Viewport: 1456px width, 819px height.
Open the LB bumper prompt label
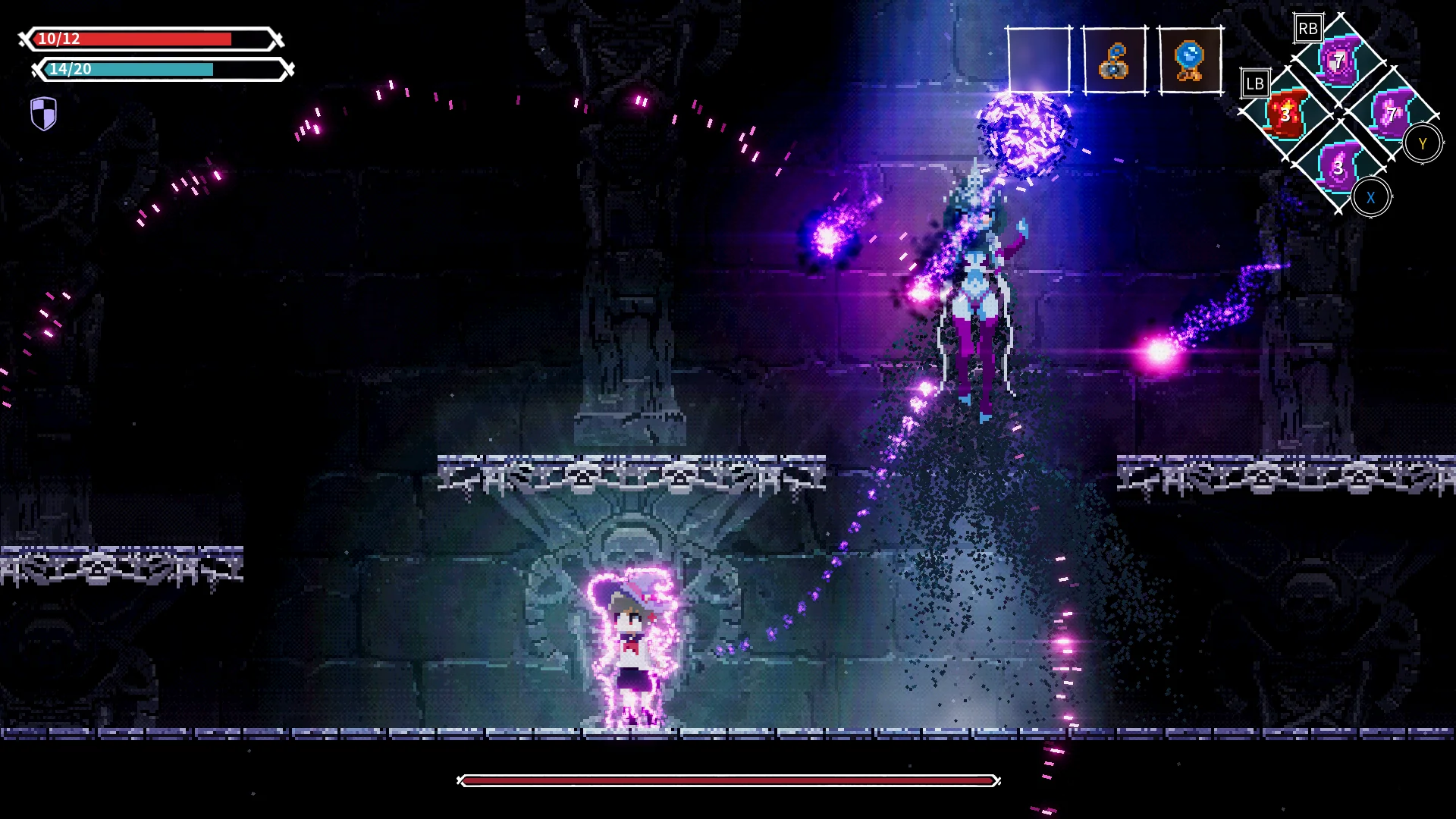pos(1255,83)
